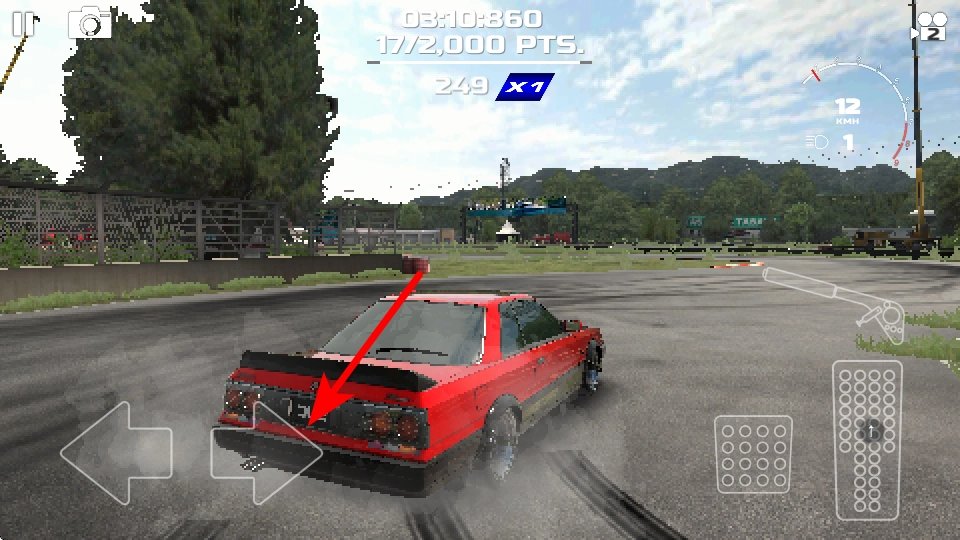
Task: Steer left with the left arrow
Action: pyautogui.click(x=116, y=452)
